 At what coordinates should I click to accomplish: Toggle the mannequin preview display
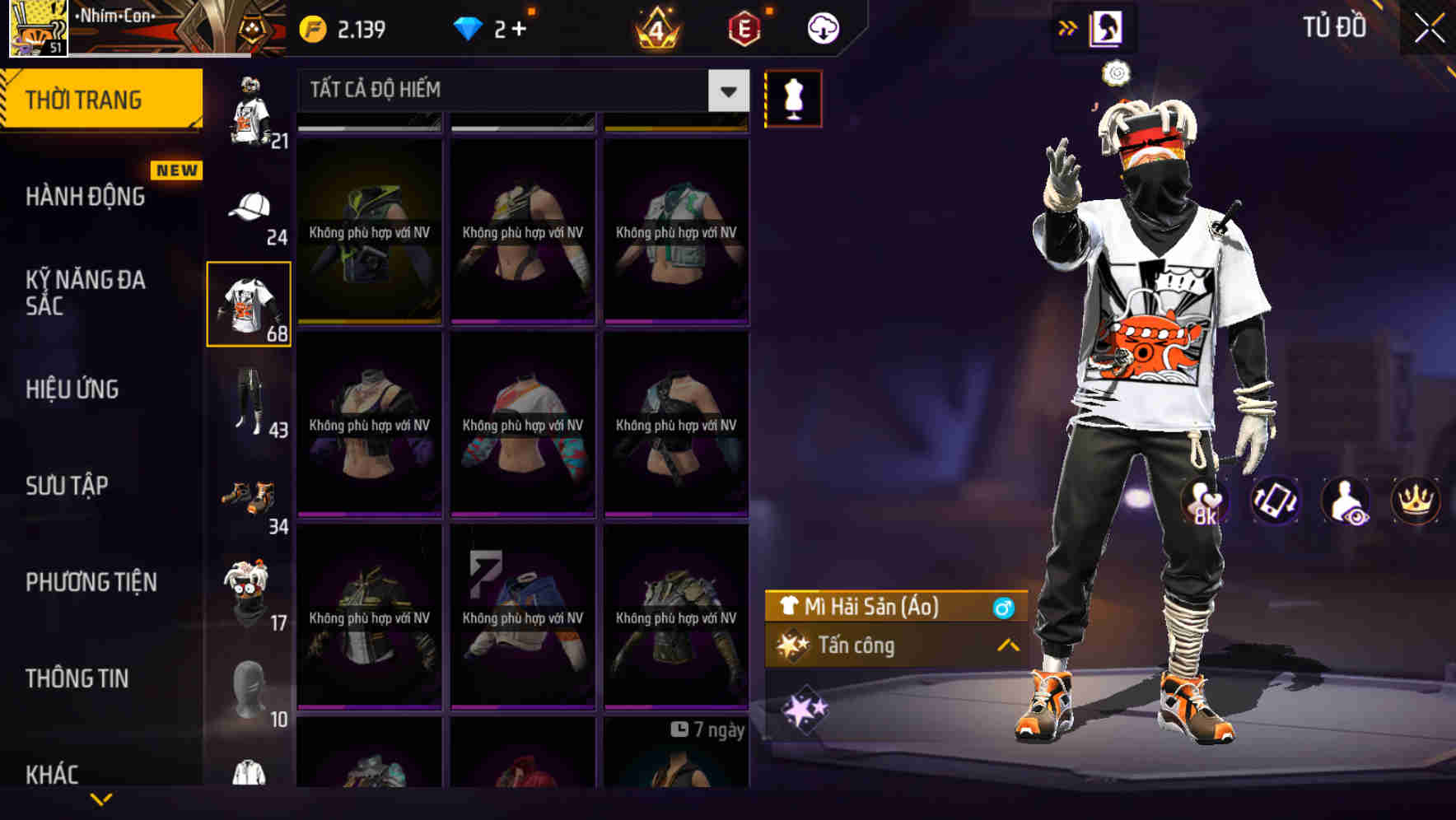792,98
